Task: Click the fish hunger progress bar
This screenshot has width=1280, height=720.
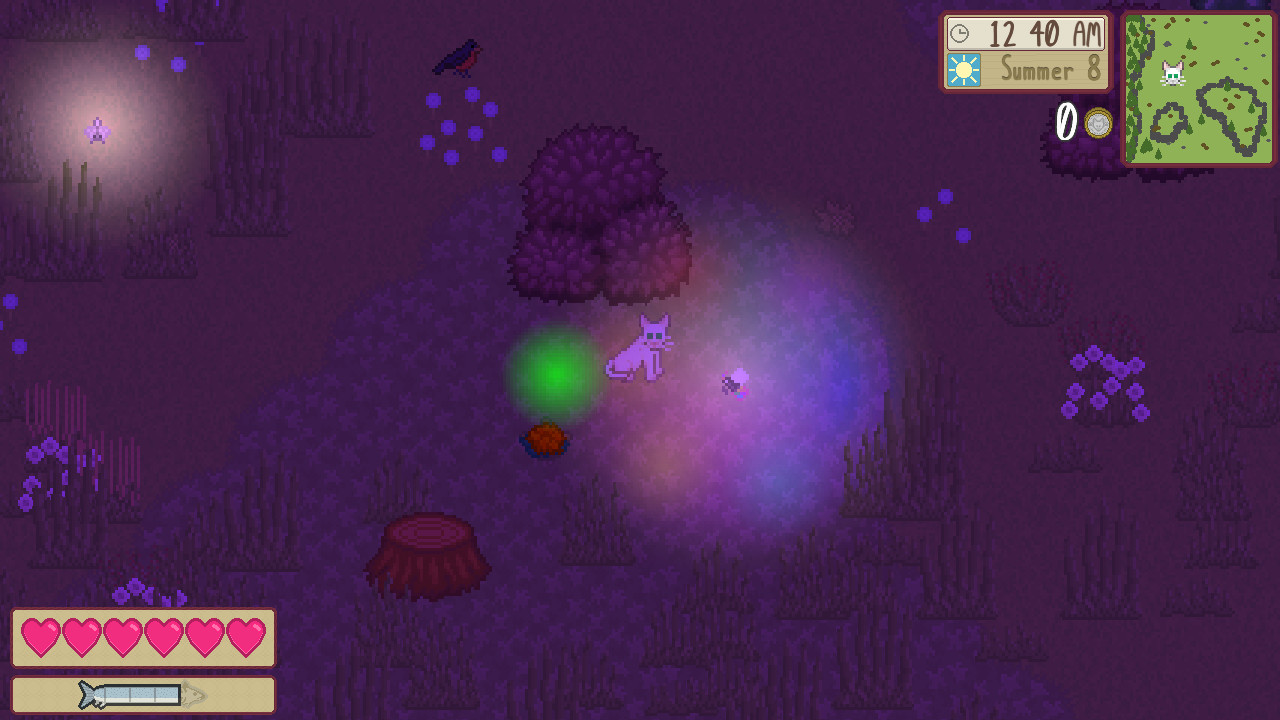Action: point(143,695)
